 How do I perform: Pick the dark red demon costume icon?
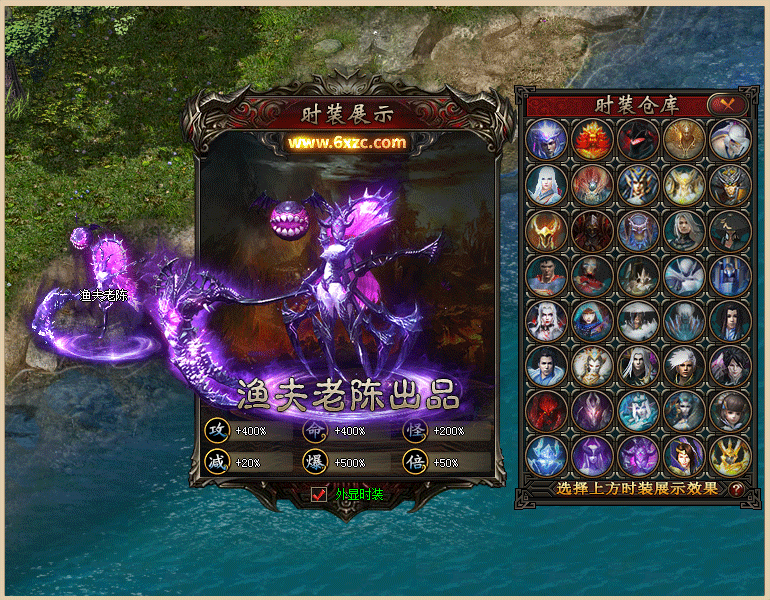tap(546, 411)
